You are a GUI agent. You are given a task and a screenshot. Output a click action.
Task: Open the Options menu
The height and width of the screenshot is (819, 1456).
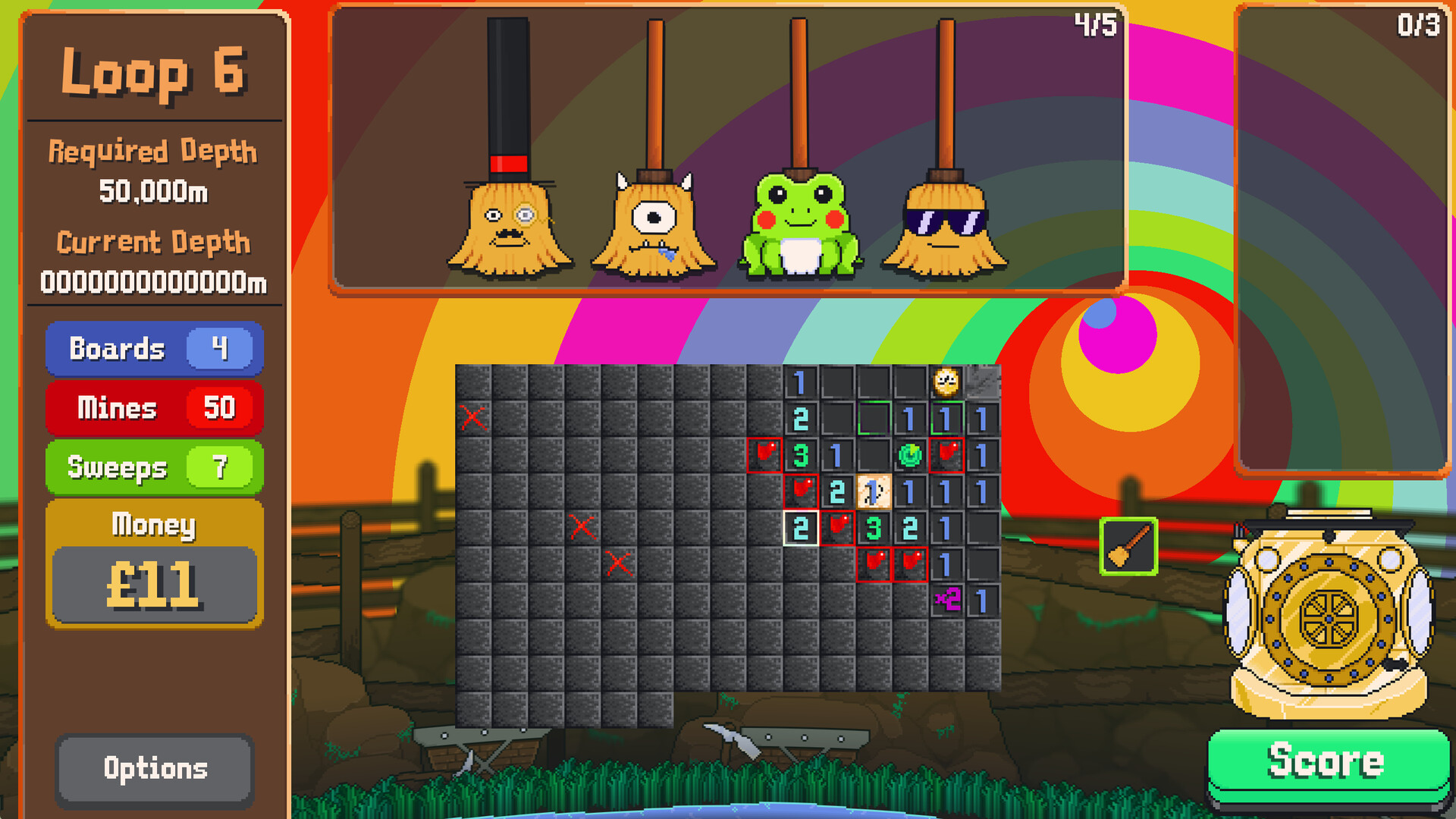[x=154, y=768]
